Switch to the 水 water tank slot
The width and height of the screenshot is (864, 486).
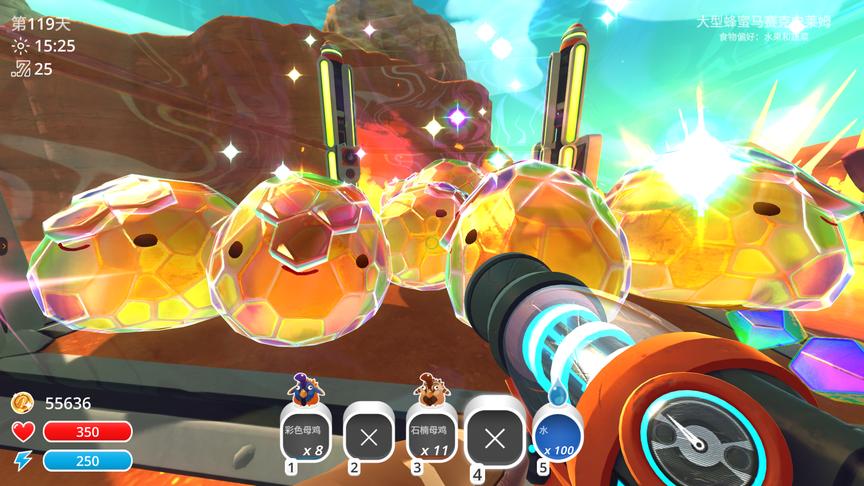pyautogui.click(x=558, y=436)
